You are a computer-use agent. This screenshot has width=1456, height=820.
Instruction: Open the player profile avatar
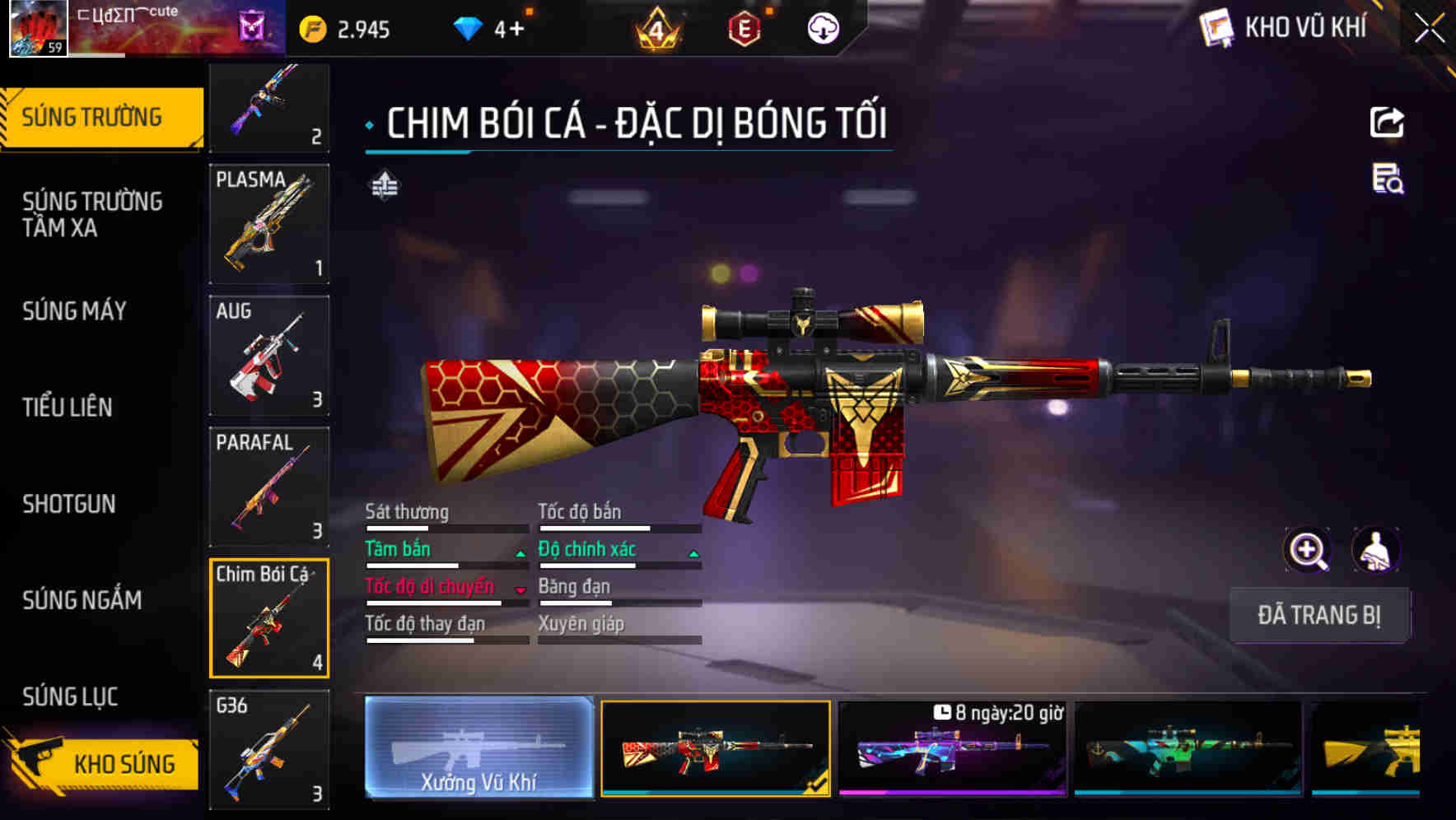coord(38,28)
